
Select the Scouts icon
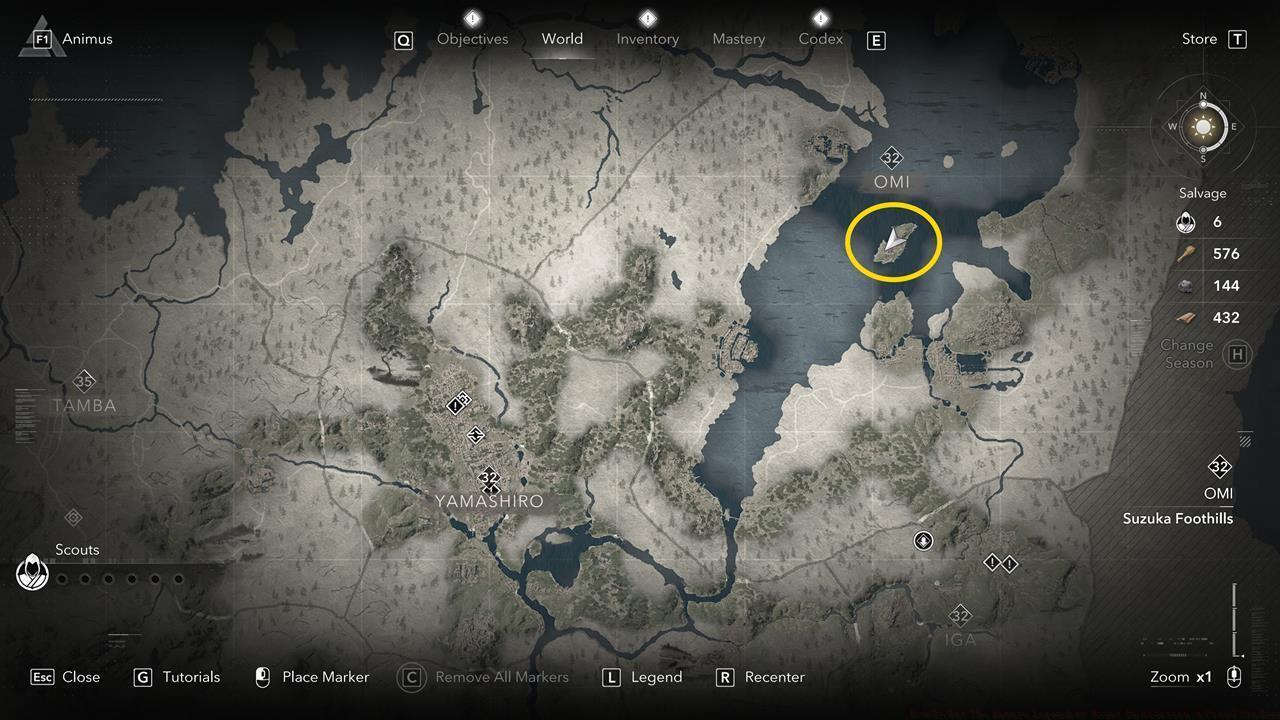(x=33, y=573)
